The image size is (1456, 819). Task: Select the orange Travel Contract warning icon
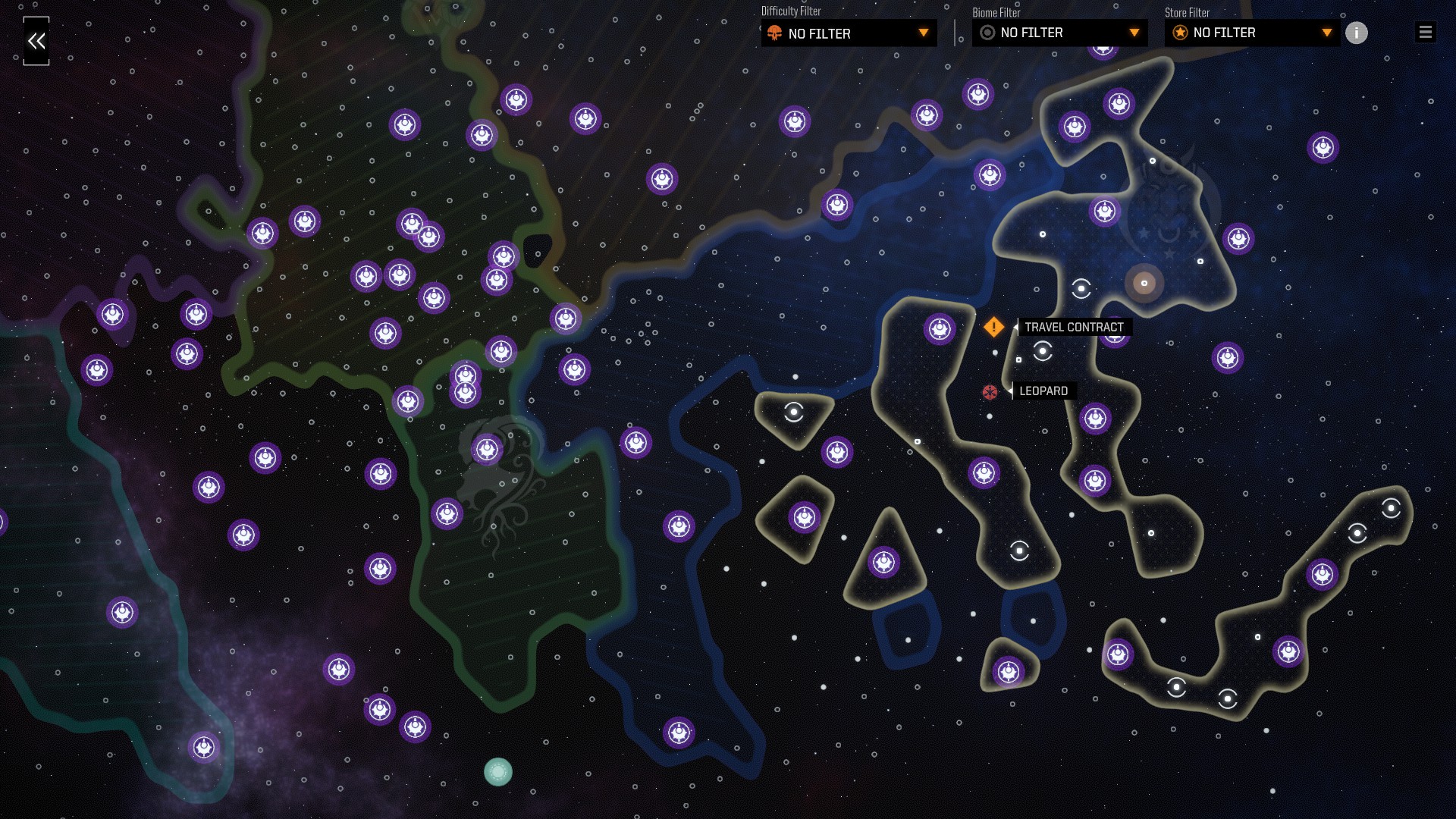click(993, 327)
